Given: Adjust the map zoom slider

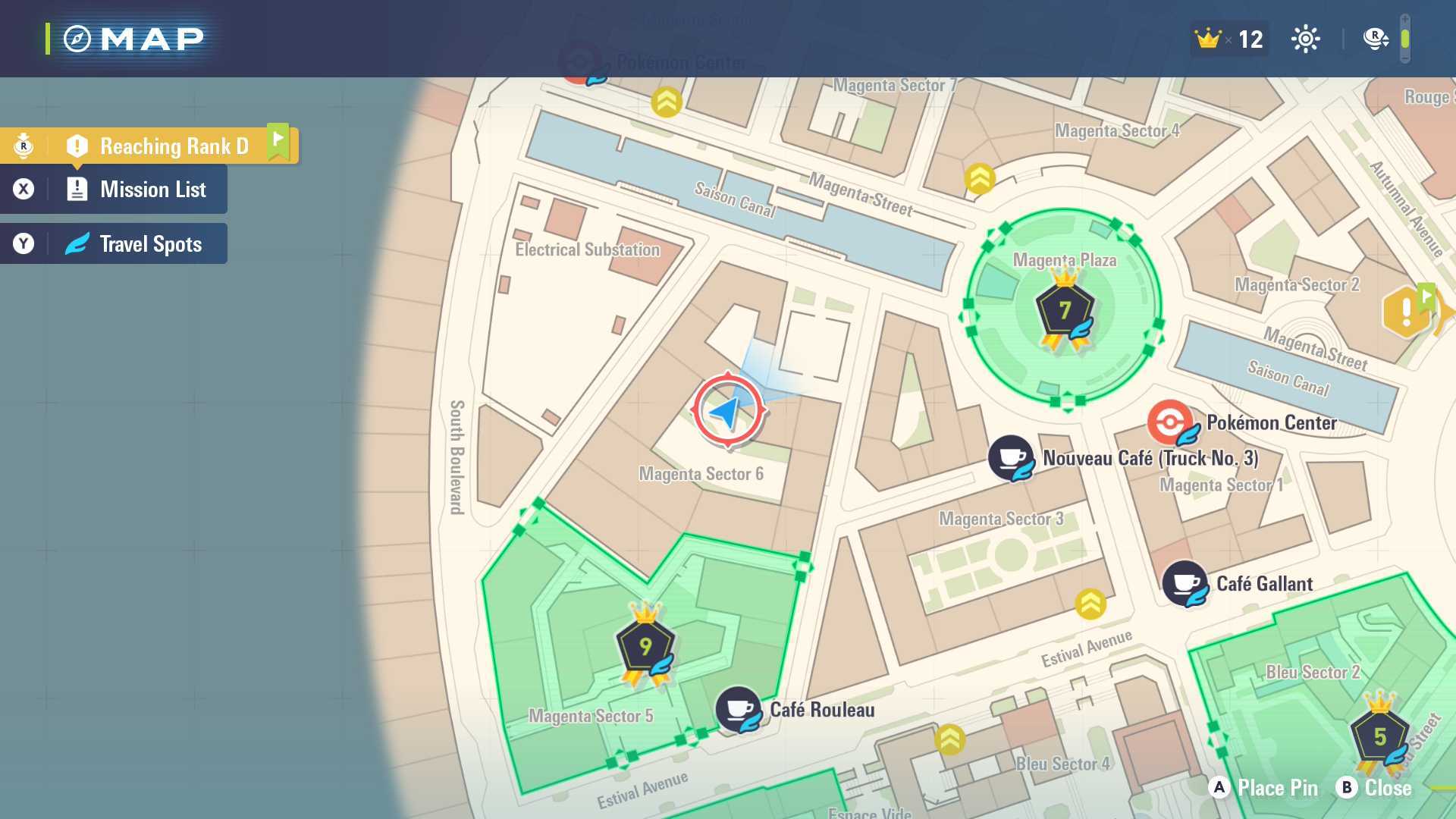Looking at the screenshot, I should 1404,39.
